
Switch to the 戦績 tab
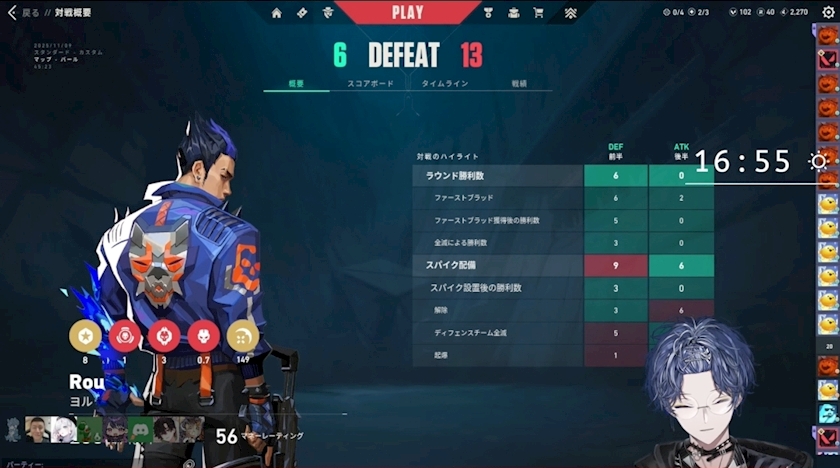pyautogui.click(x=519, y=84)
